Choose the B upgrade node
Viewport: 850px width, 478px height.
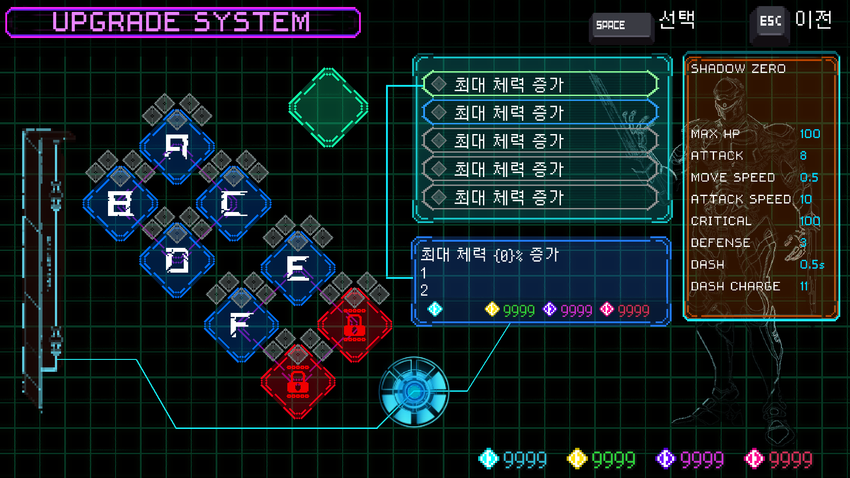[x=120, y=205]
